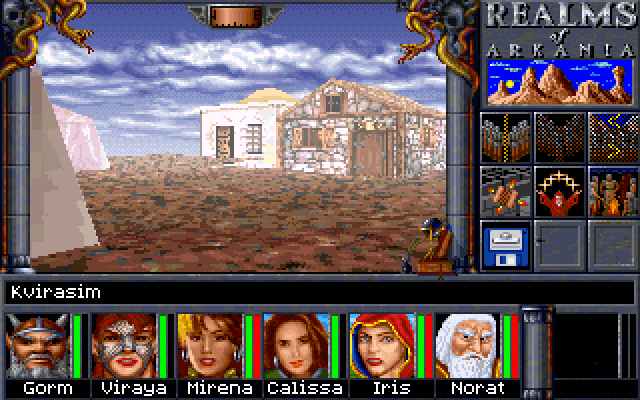
Task: Click the desert mountains time-of-day picture
Action: [x=559, y=82]
